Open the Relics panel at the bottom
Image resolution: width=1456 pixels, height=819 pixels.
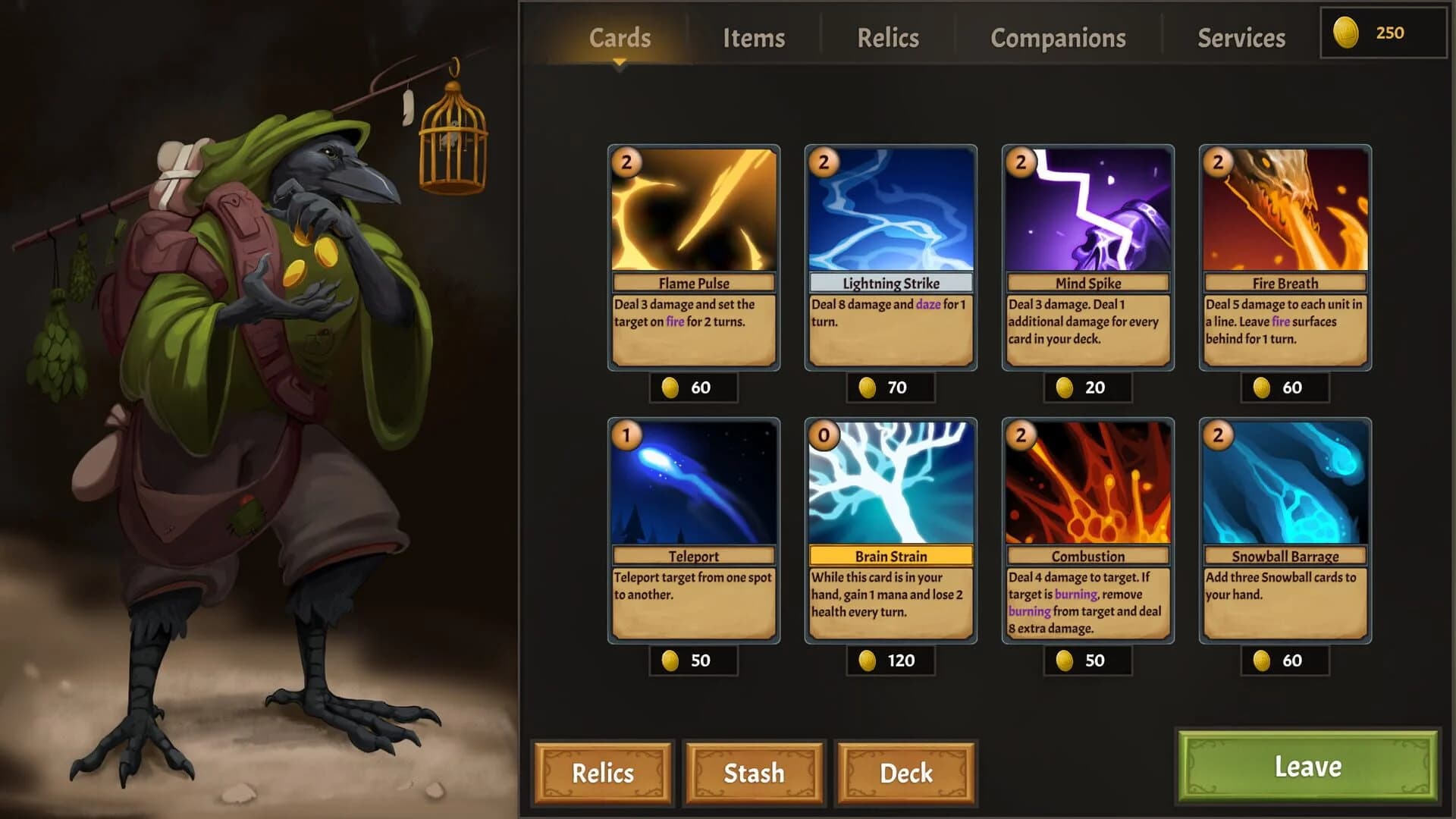[603, 773]
